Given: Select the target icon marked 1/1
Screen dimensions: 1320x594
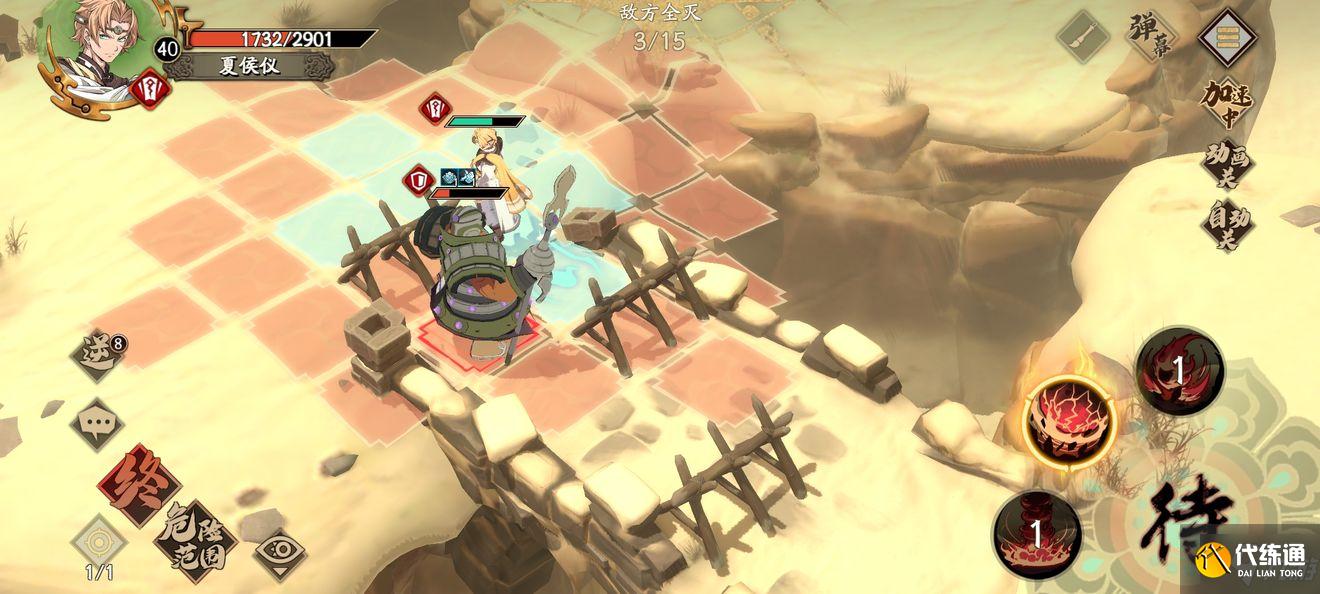Looking at the screenshot, I should 96,543.
